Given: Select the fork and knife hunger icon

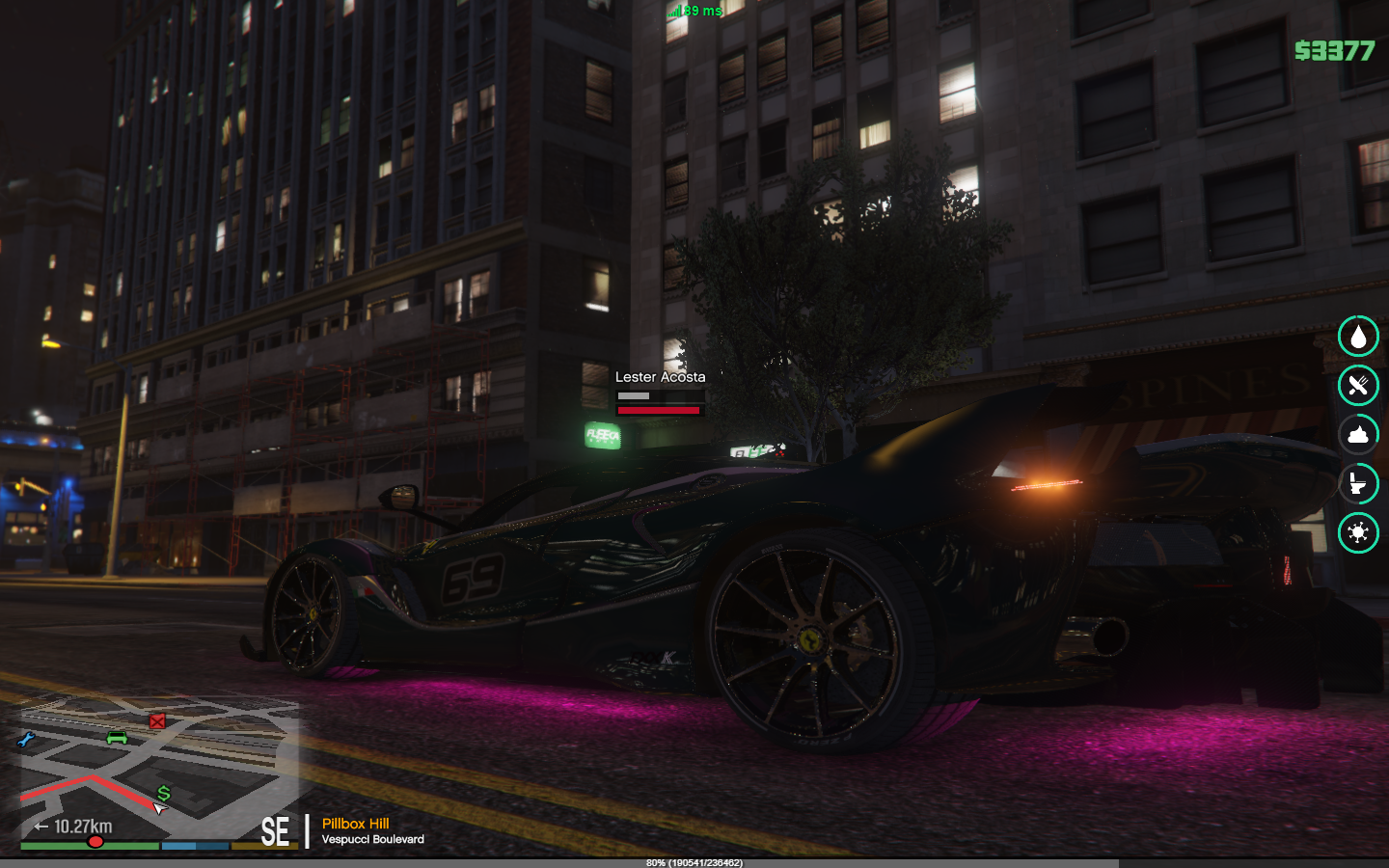Looking at the screenshot, I should pyautogui.click(x=1358, y=386).
